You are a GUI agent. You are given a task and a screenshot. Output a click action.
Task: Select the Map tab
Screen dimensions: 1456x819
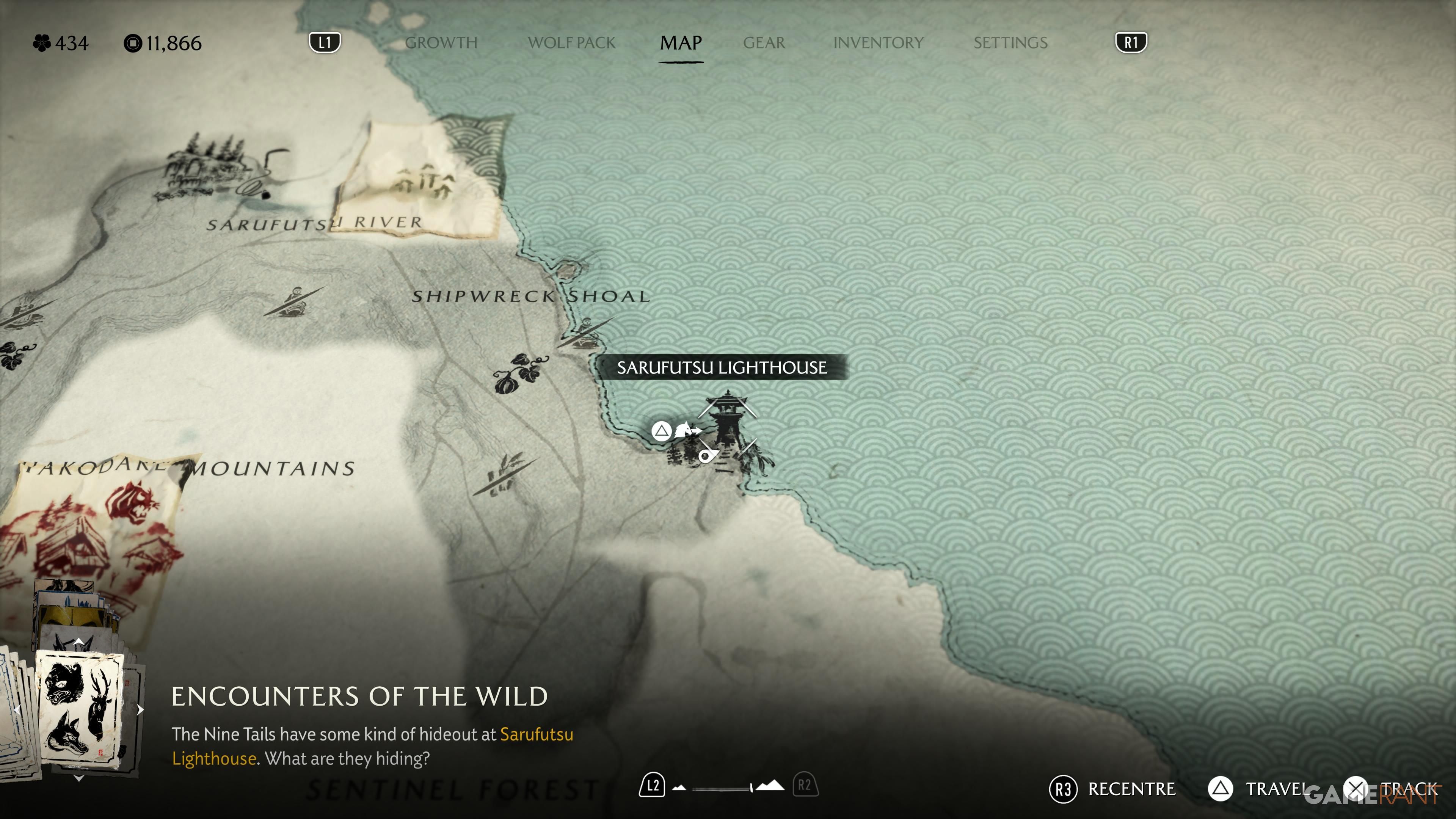point(681,43)
